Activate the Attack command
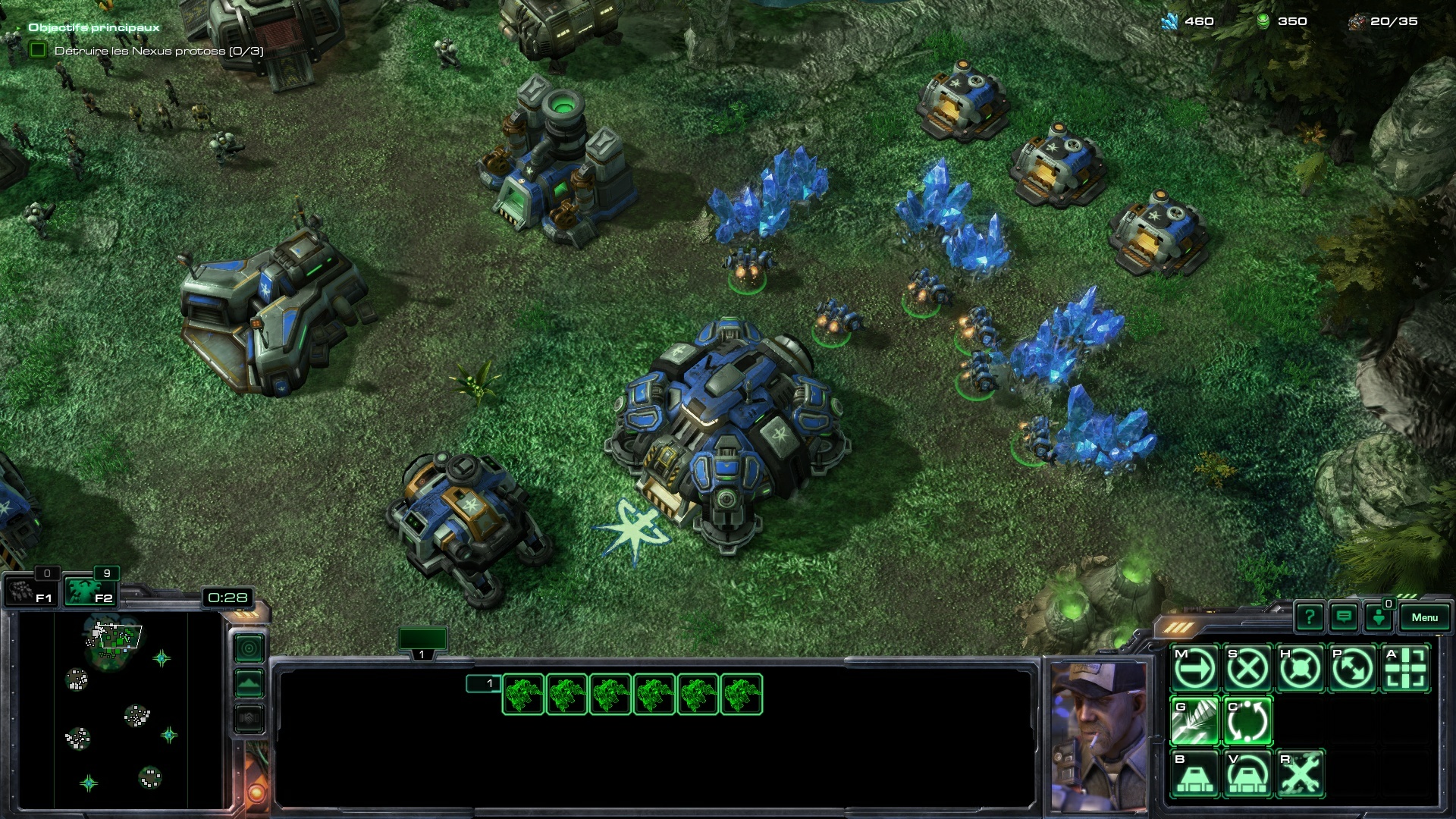Viewport: 1456px width, 819px height. (1405, 669)
